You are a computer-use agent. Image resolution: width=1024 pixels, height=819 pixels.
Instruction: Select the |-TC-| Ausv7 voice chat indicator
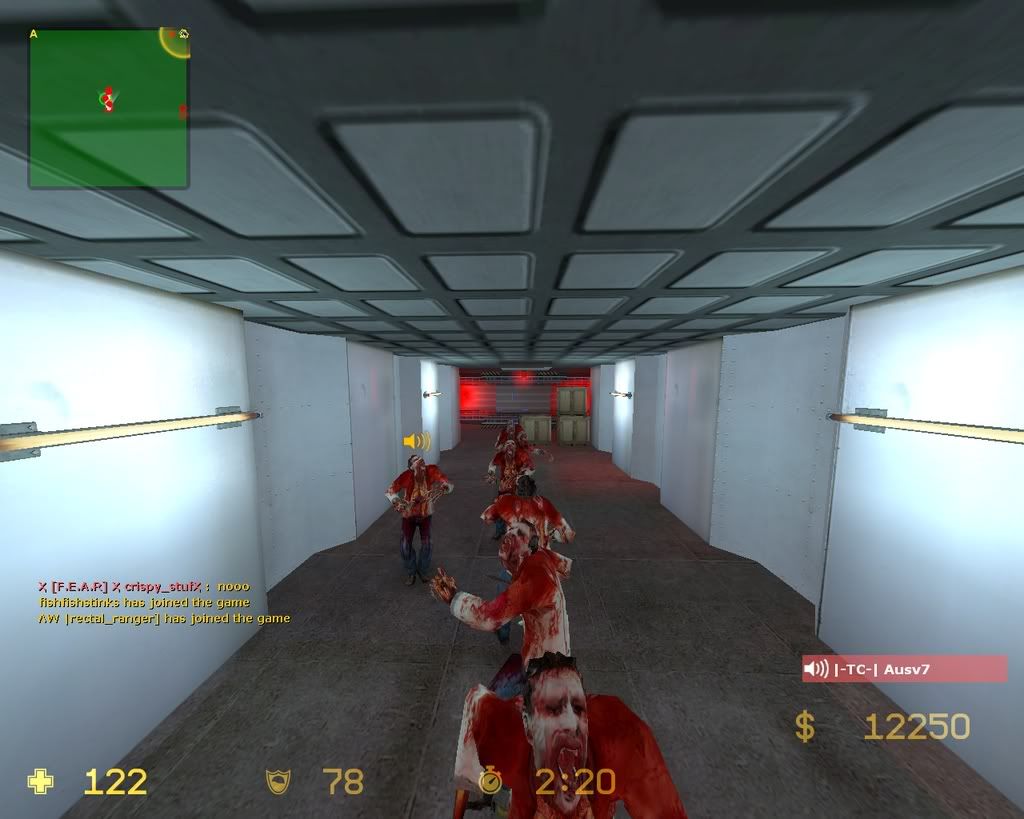tap(903, 669)
